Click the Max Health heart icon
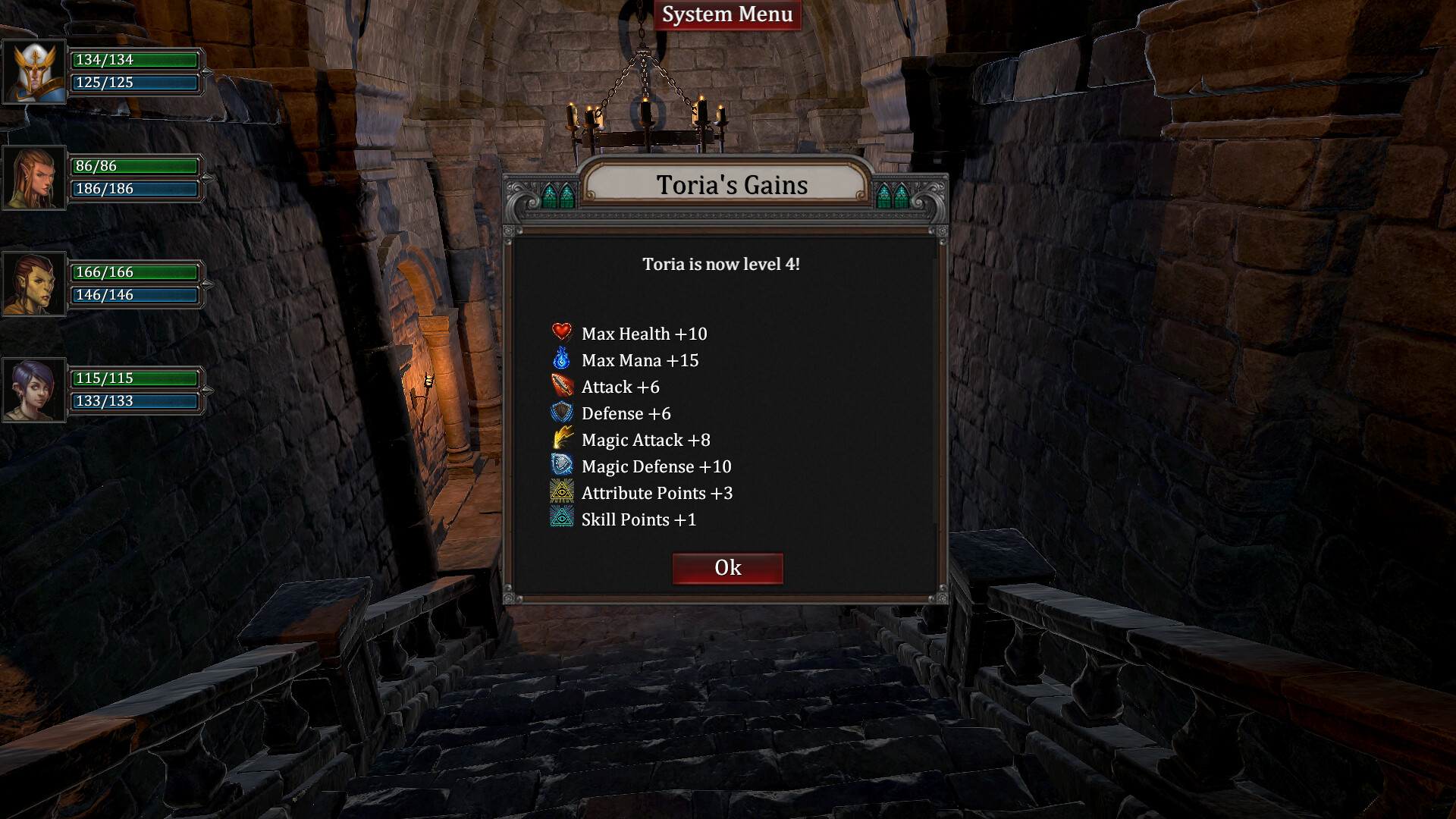Viewport: 1456px width, 819px height. click(560, 333)
